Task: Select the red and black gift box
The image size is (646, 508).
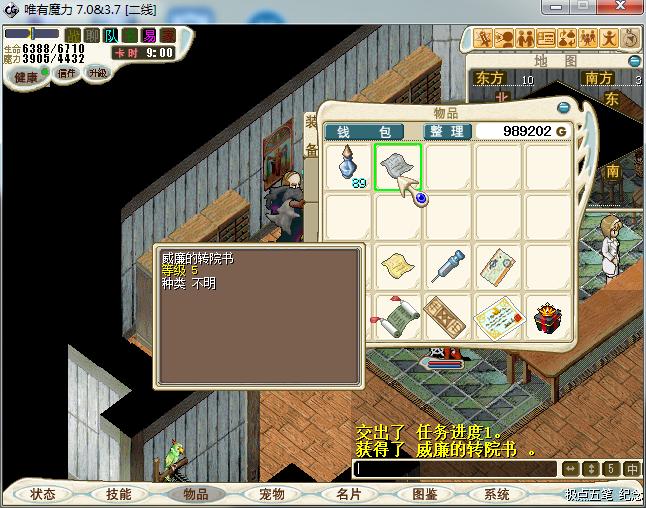Action: pos(547,316)
